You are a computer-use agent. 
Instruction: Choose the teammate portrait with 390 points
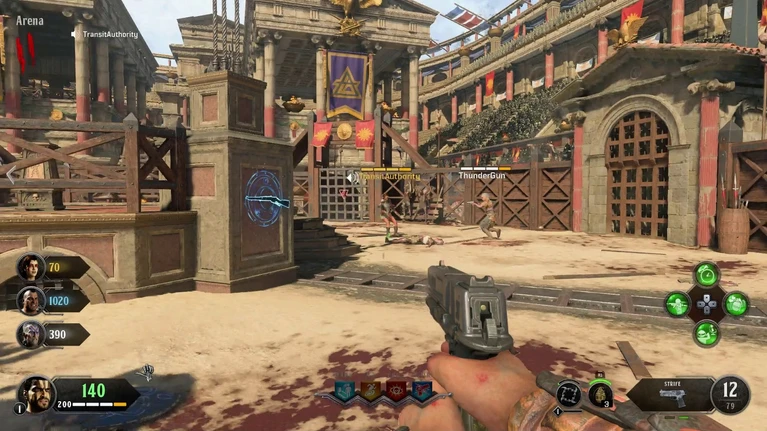click(x=31, y=333)
